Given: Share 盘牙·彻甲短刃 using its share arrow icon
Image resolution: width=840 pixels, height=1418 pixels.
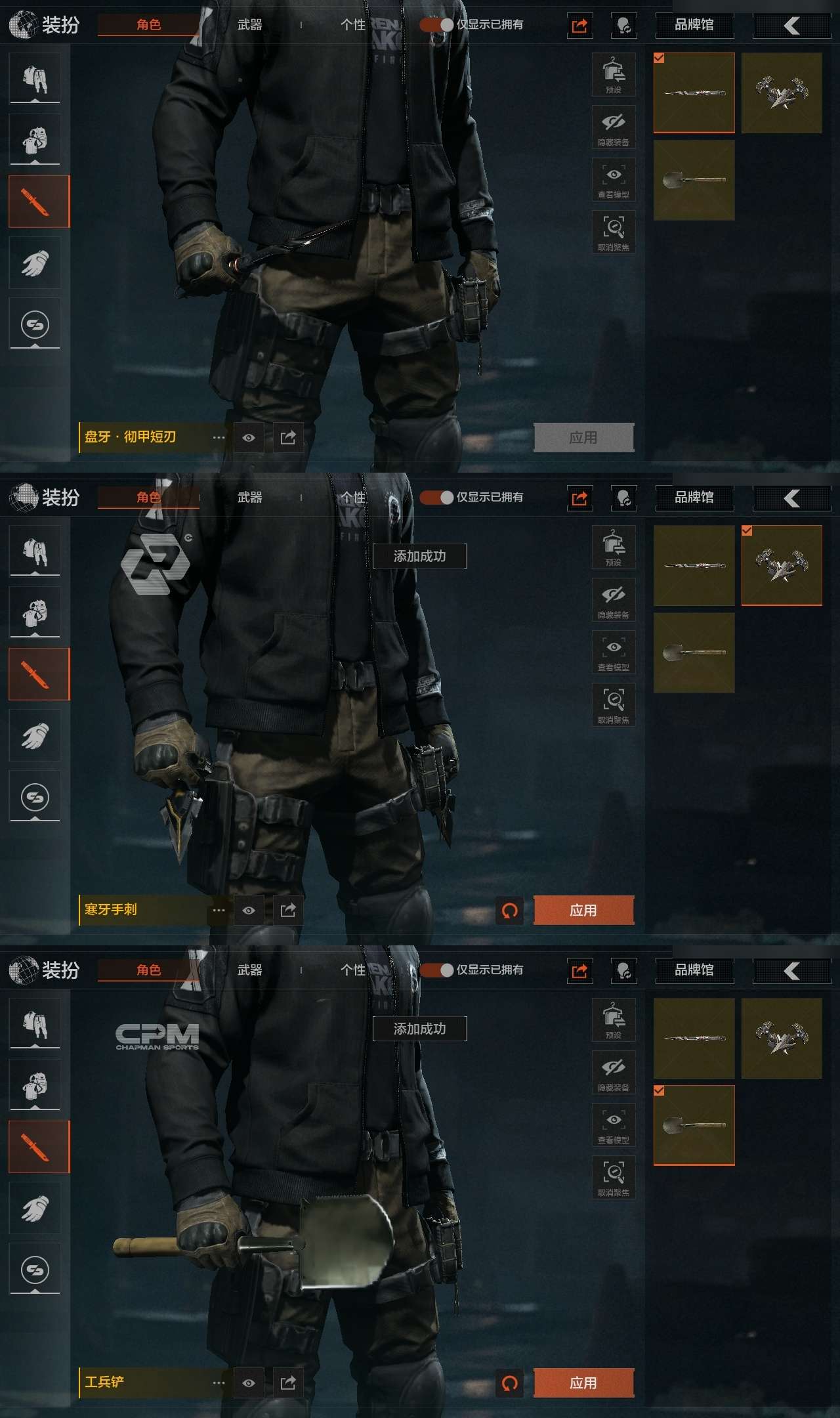Looking at the screenshot, I should point(288,438).
